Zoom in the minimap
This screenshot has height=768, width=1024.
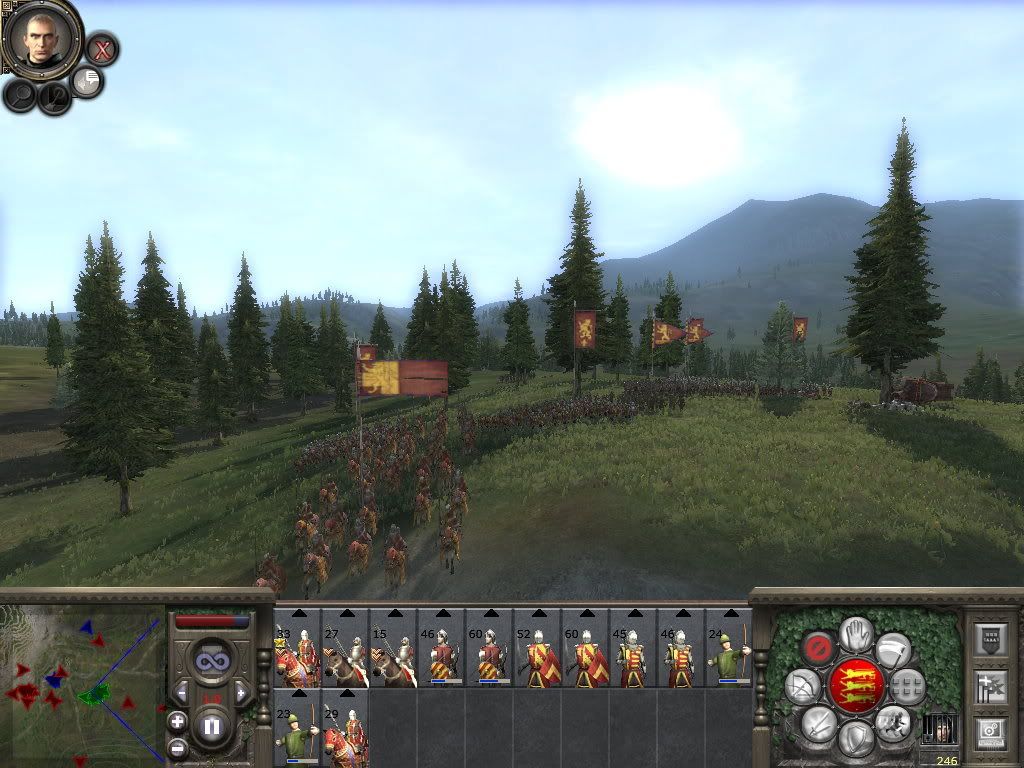pyautogui.click(x=177, y=721)
